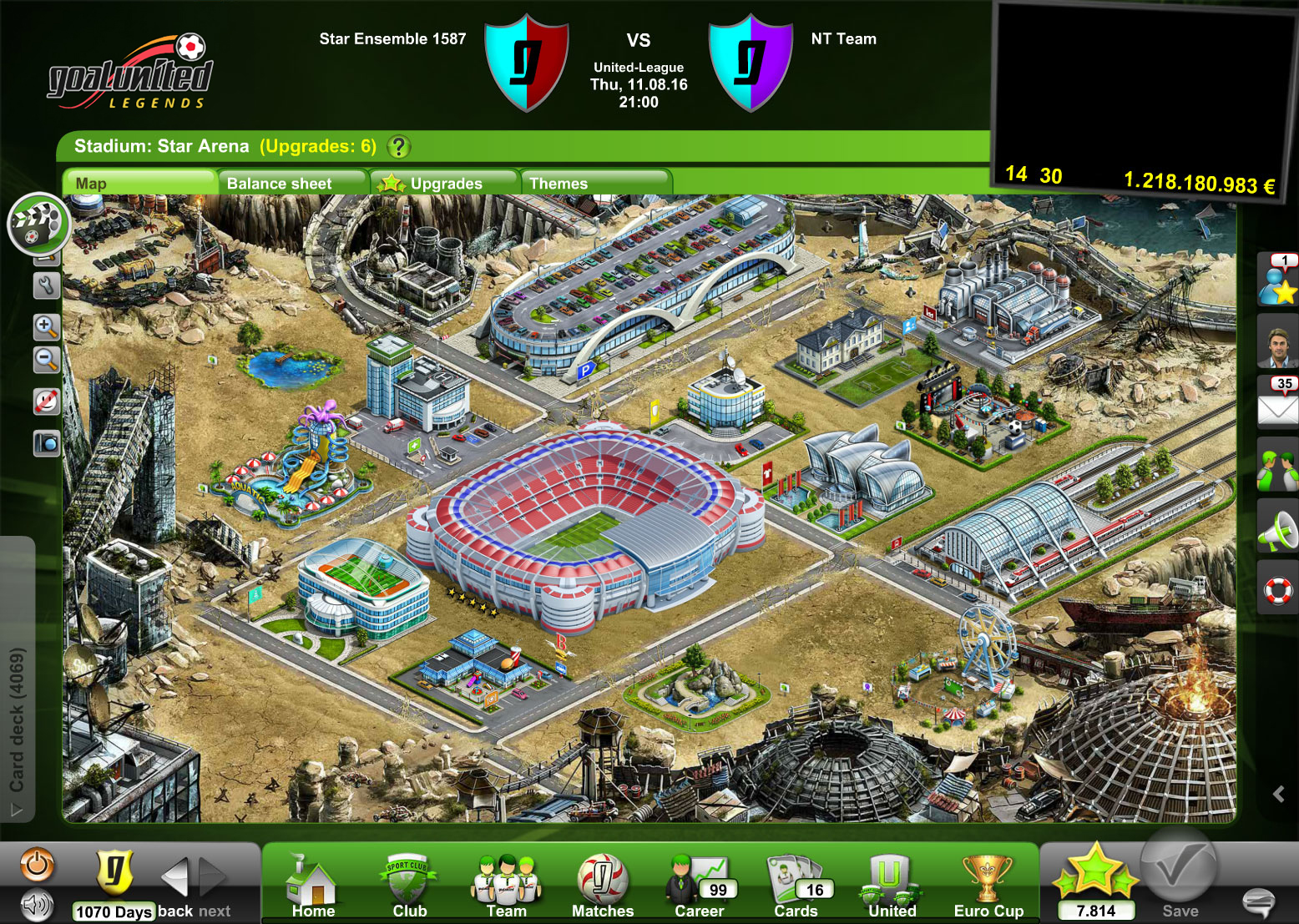This screenshot has height=924, width=1299.
Task: Go to the Home menu
Action: [313, 886]
